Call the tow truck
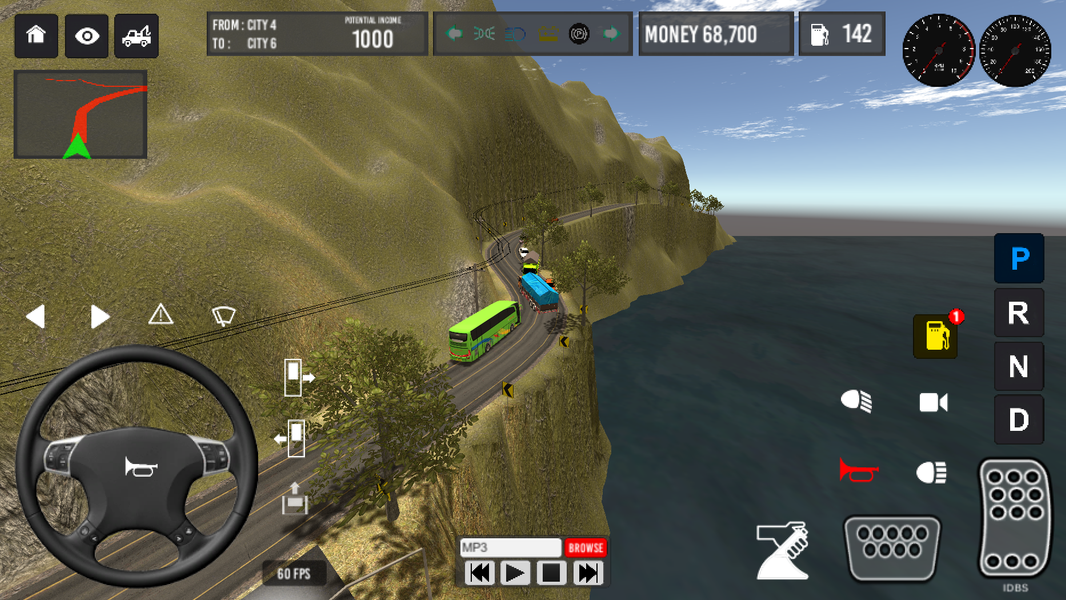The image size is (1066, 600). (x=136, y=36)
